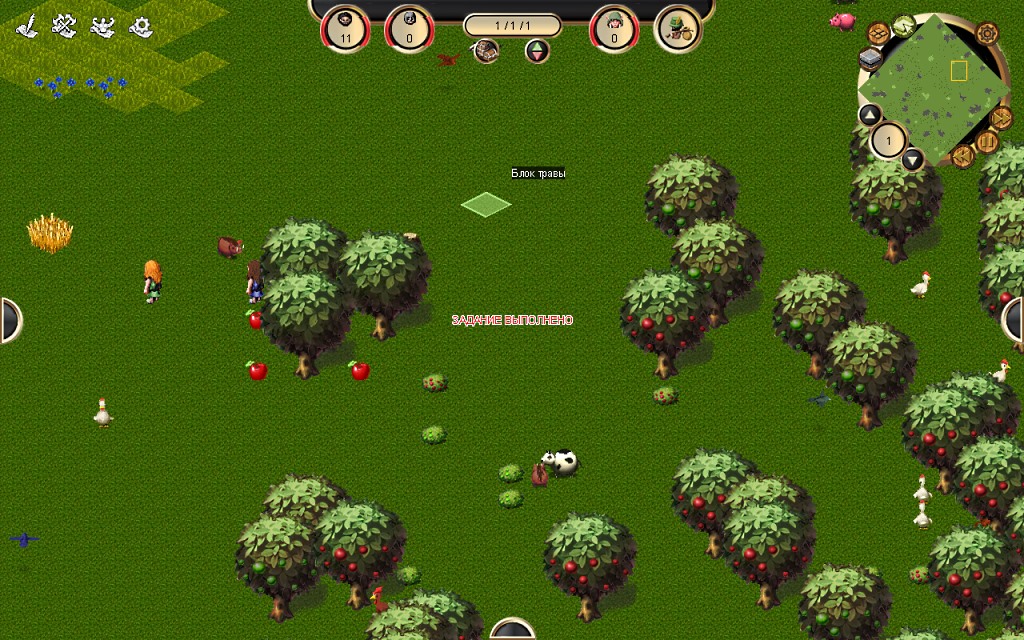This screenshot has height=640, width=1024.
Task: Raise the level with the up arrow
Action: click(870, 115)
